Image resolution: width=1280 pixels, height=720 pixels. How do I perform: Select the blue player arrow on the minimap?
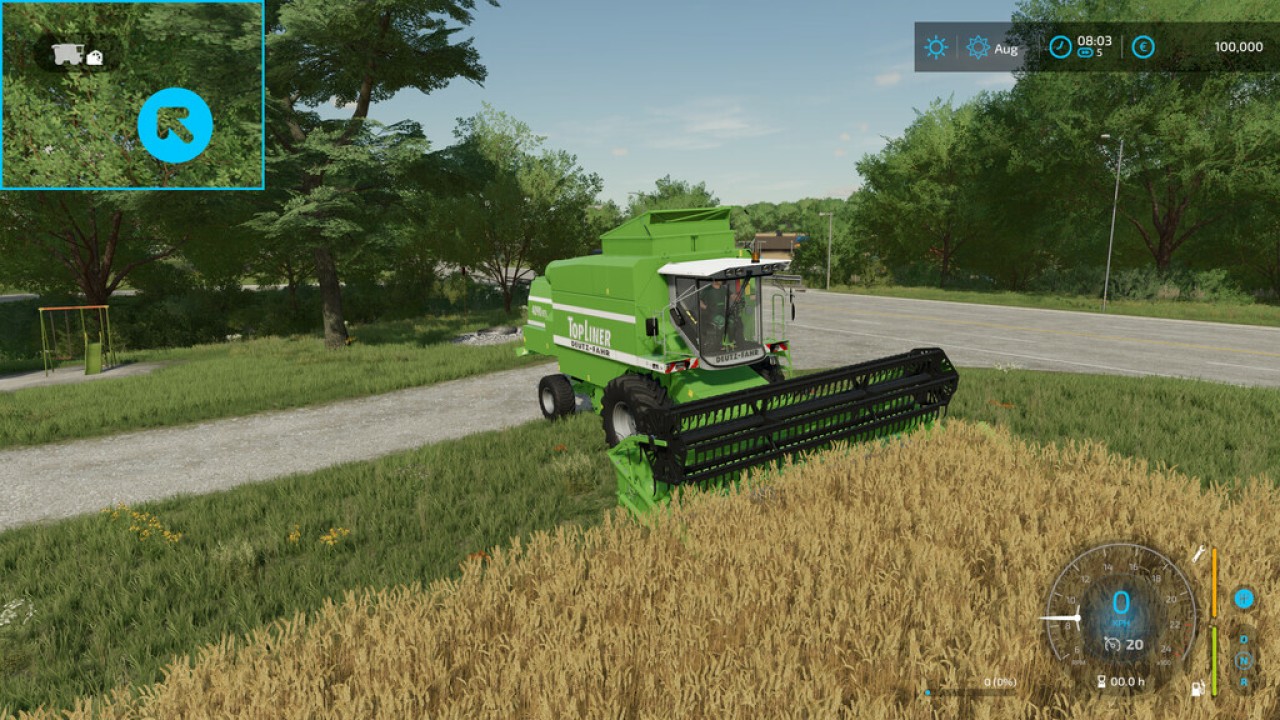point(174,124)
